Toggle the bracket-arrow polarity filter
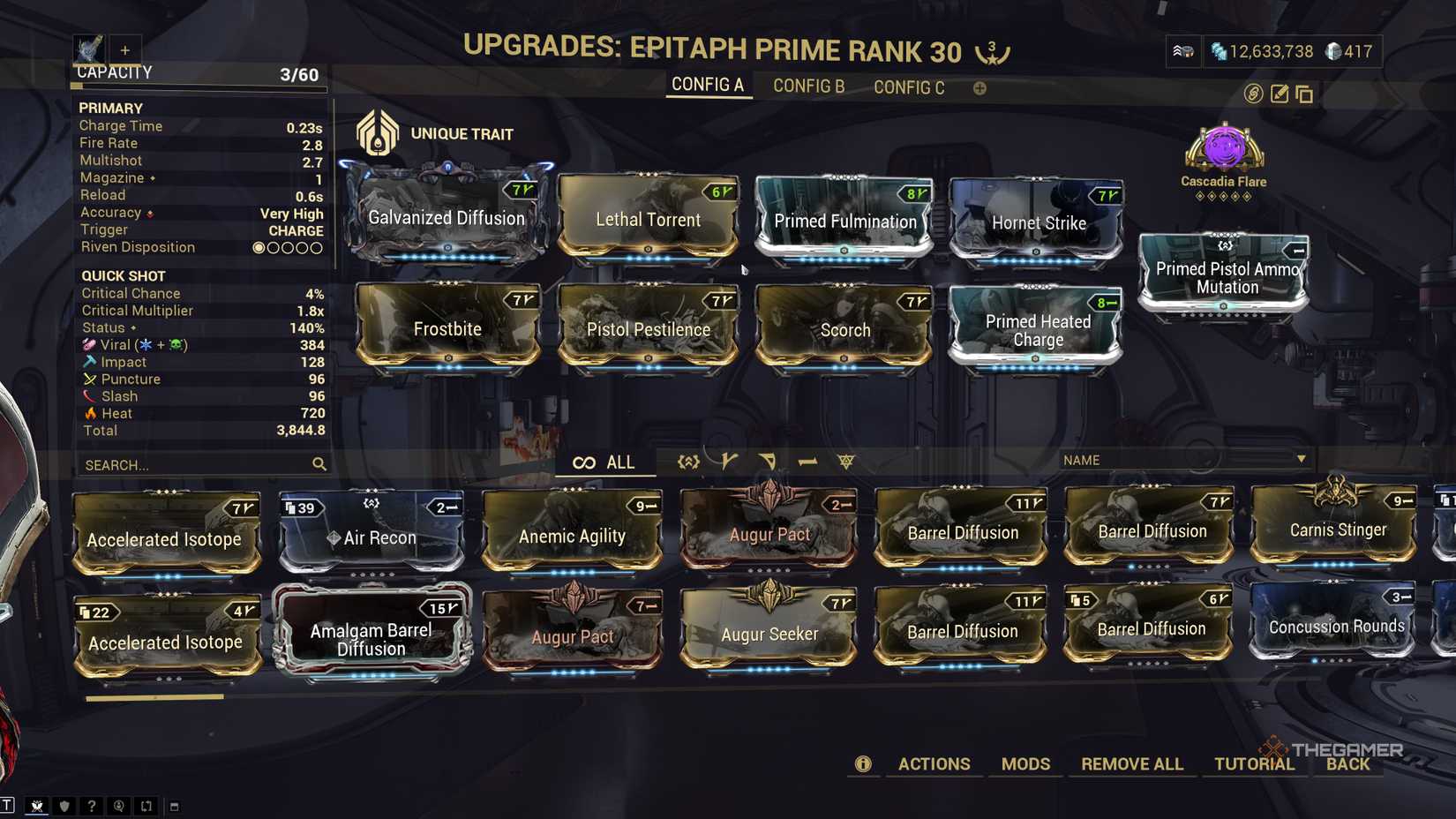1456x819 pixels. (687, 461)
